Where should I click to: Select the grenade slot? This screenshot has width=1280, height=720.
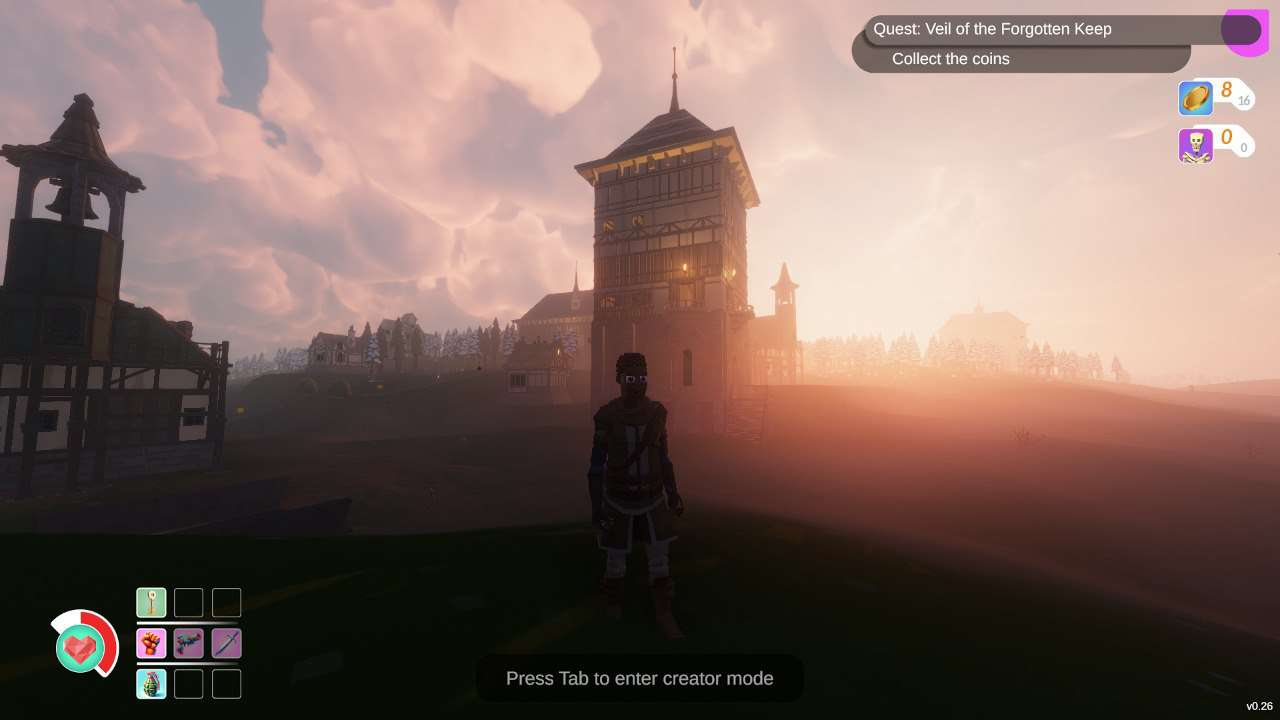151,684
